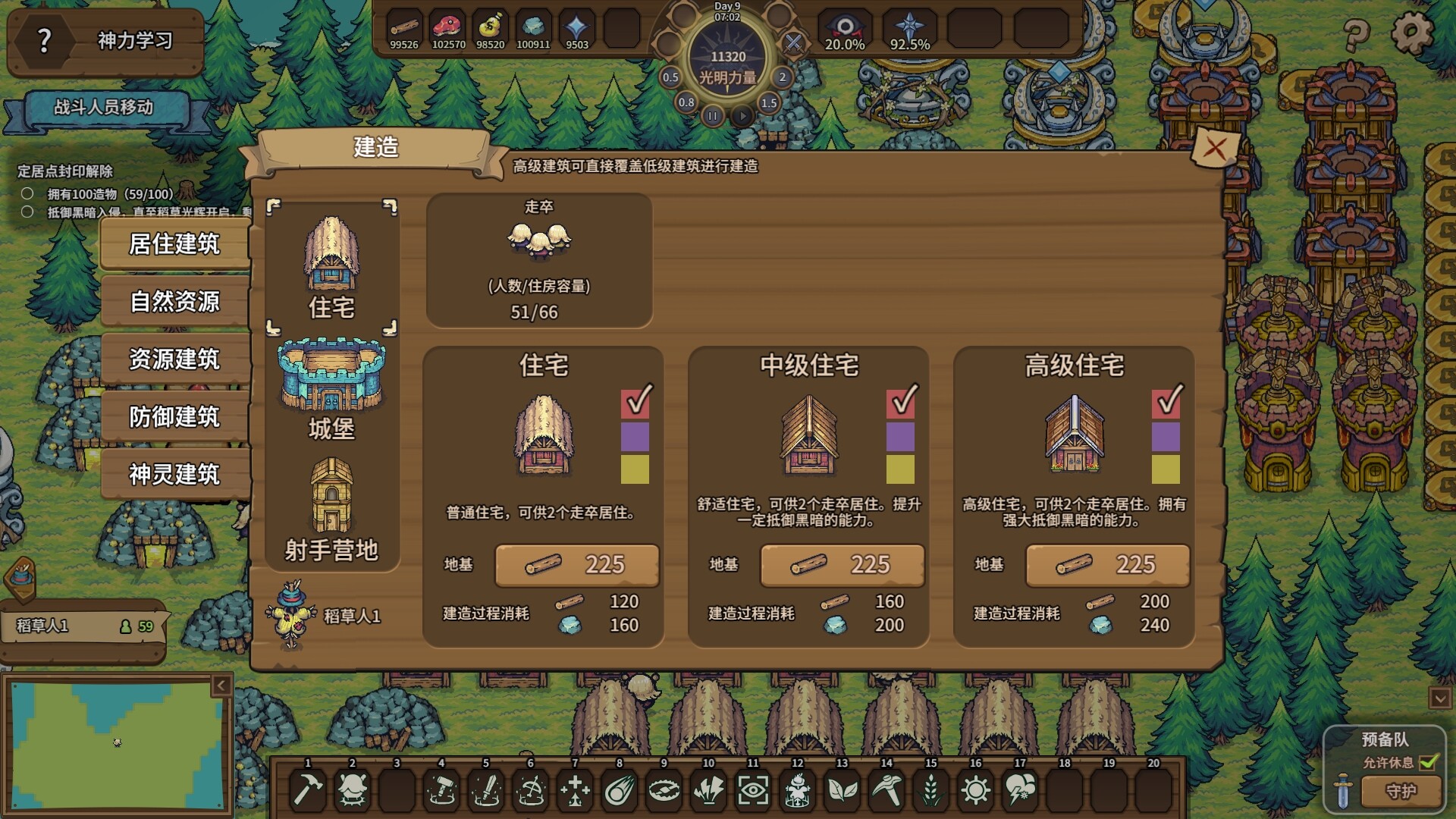Screen dimensions: 1456x819
Task: Click the 守护 guard button
Action: (x=1400, y=792)
